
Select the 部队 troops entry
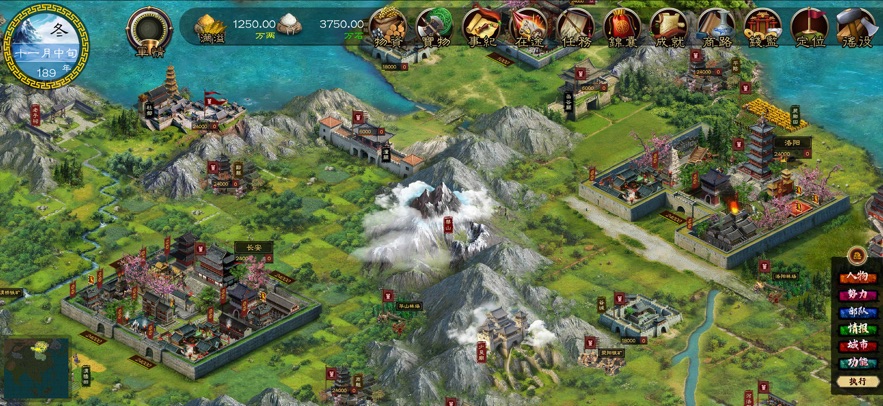[857, 312]
